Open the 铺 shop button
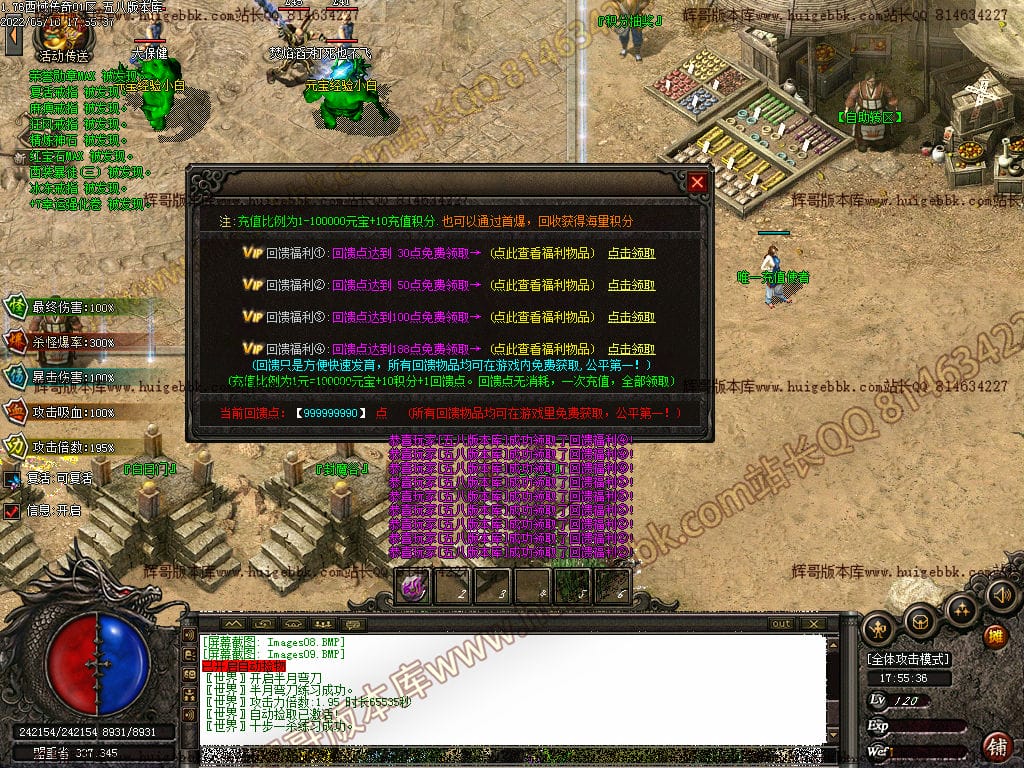Viewport: 1024px width, 768px height. pos(996,746)
